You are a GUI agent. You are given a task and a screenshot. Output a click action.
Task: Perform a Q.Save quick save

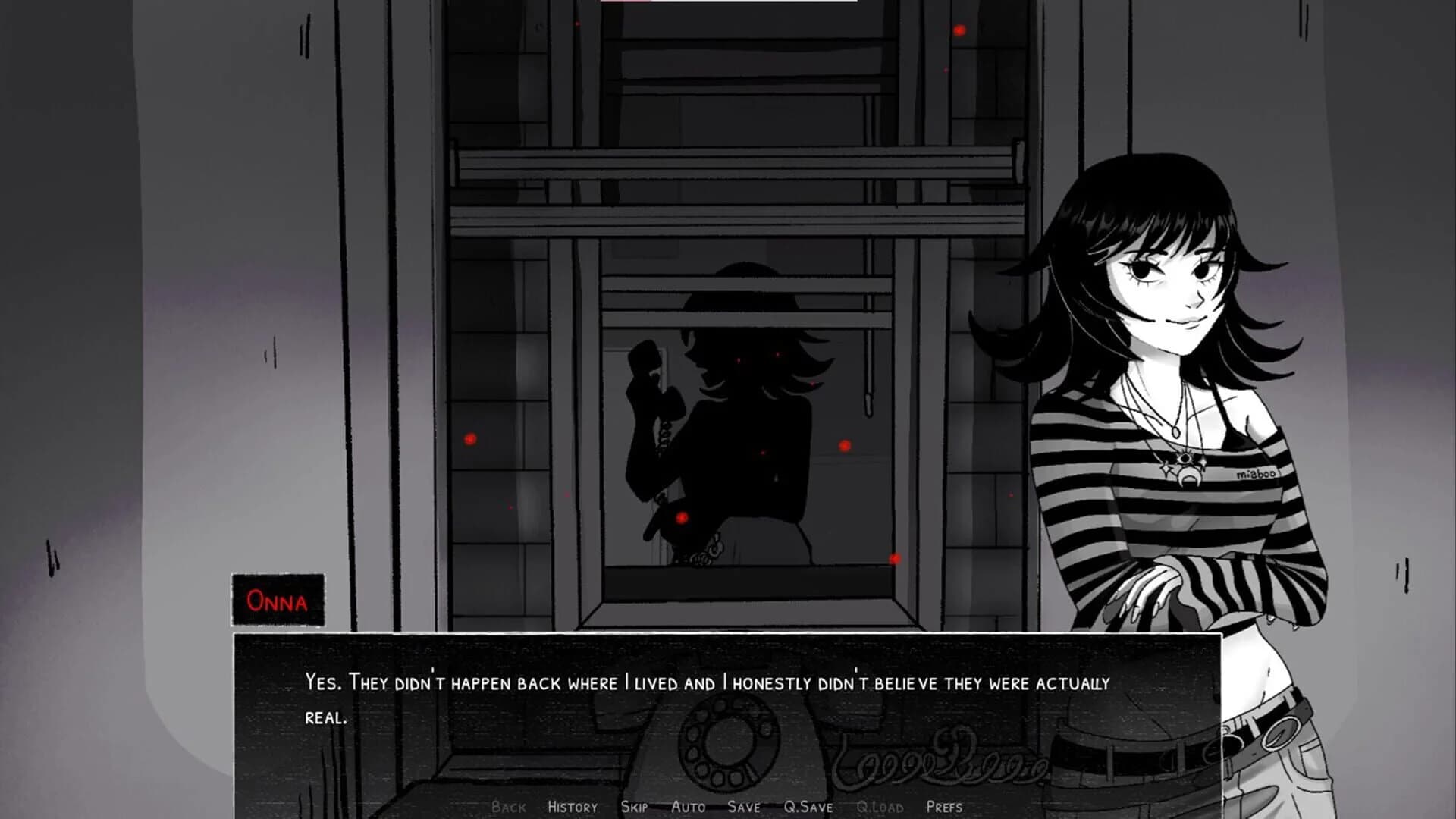(807, 808)
